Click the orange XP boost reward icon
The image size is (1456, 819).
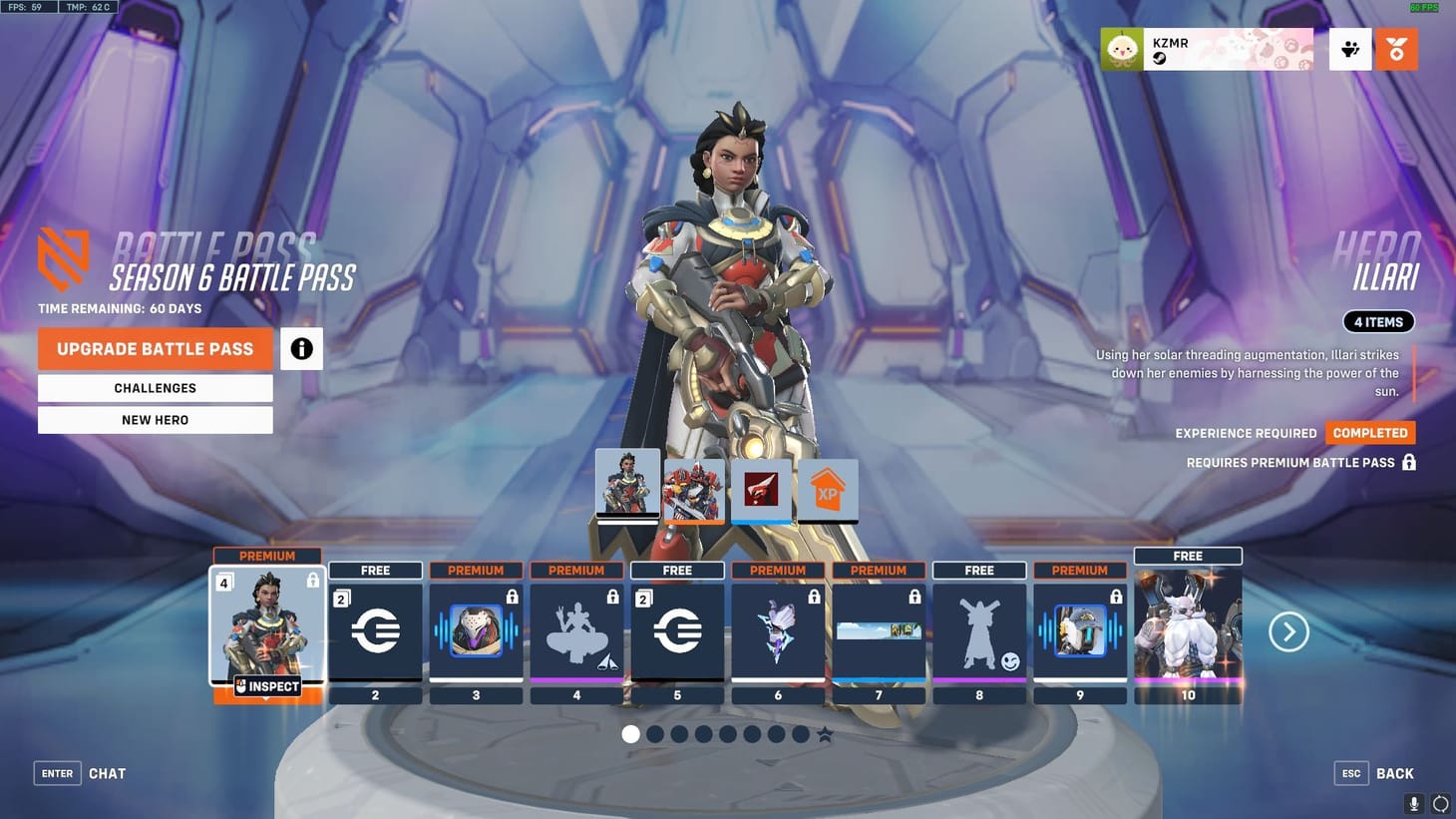coord(827,489)
